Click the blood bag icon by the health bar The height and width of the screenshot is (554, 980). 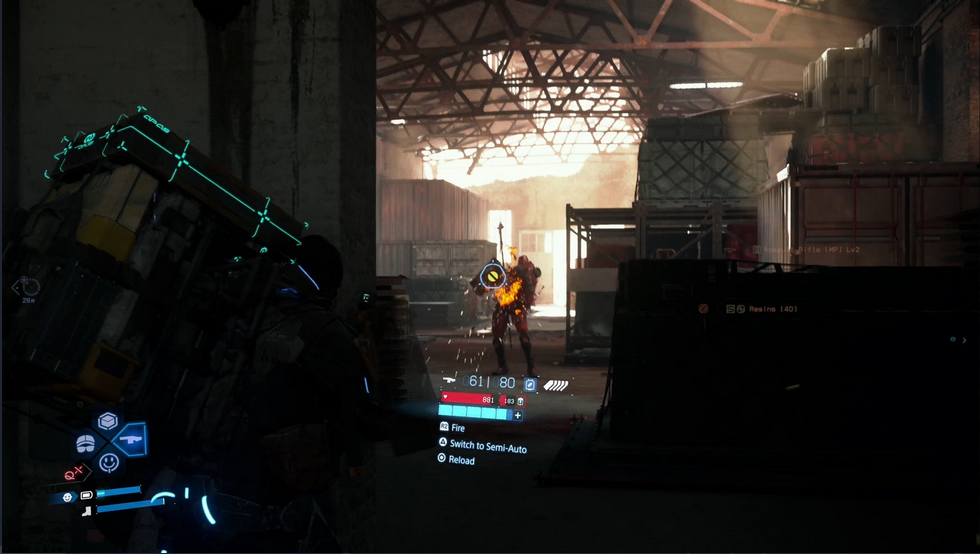(x=520, y=400)
